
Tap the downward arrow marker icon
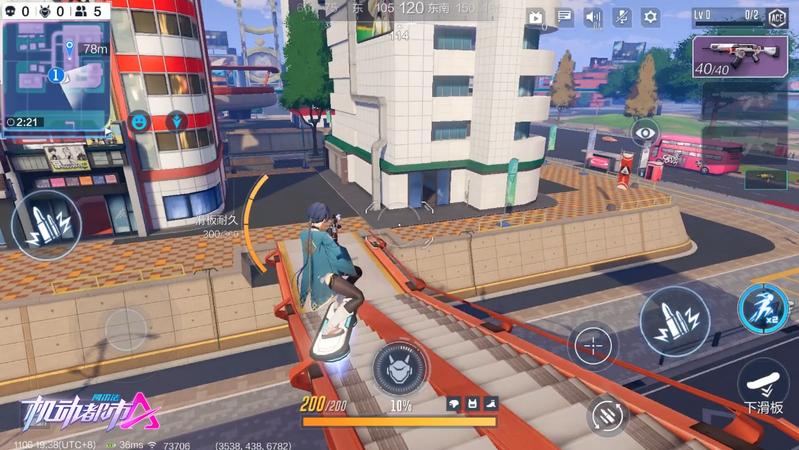tap(177, 121)
